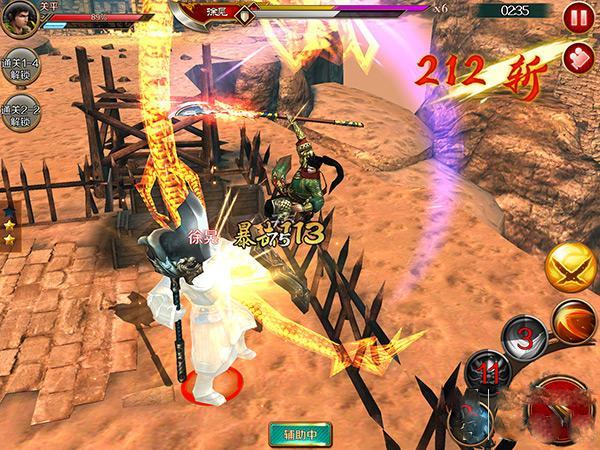Open 关平's hero portrait
The image size is (600, 450).
click(20, 18)
